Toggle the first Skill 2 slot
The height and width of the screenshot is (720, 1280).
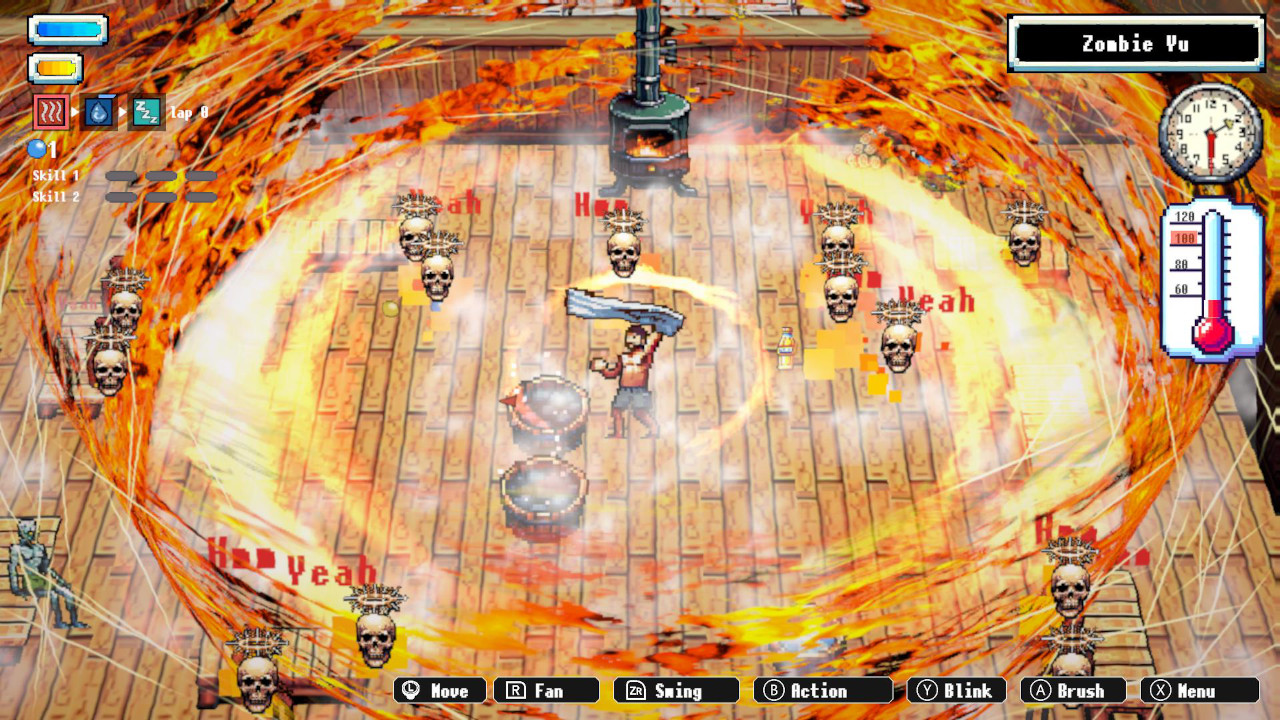point(121,196)
